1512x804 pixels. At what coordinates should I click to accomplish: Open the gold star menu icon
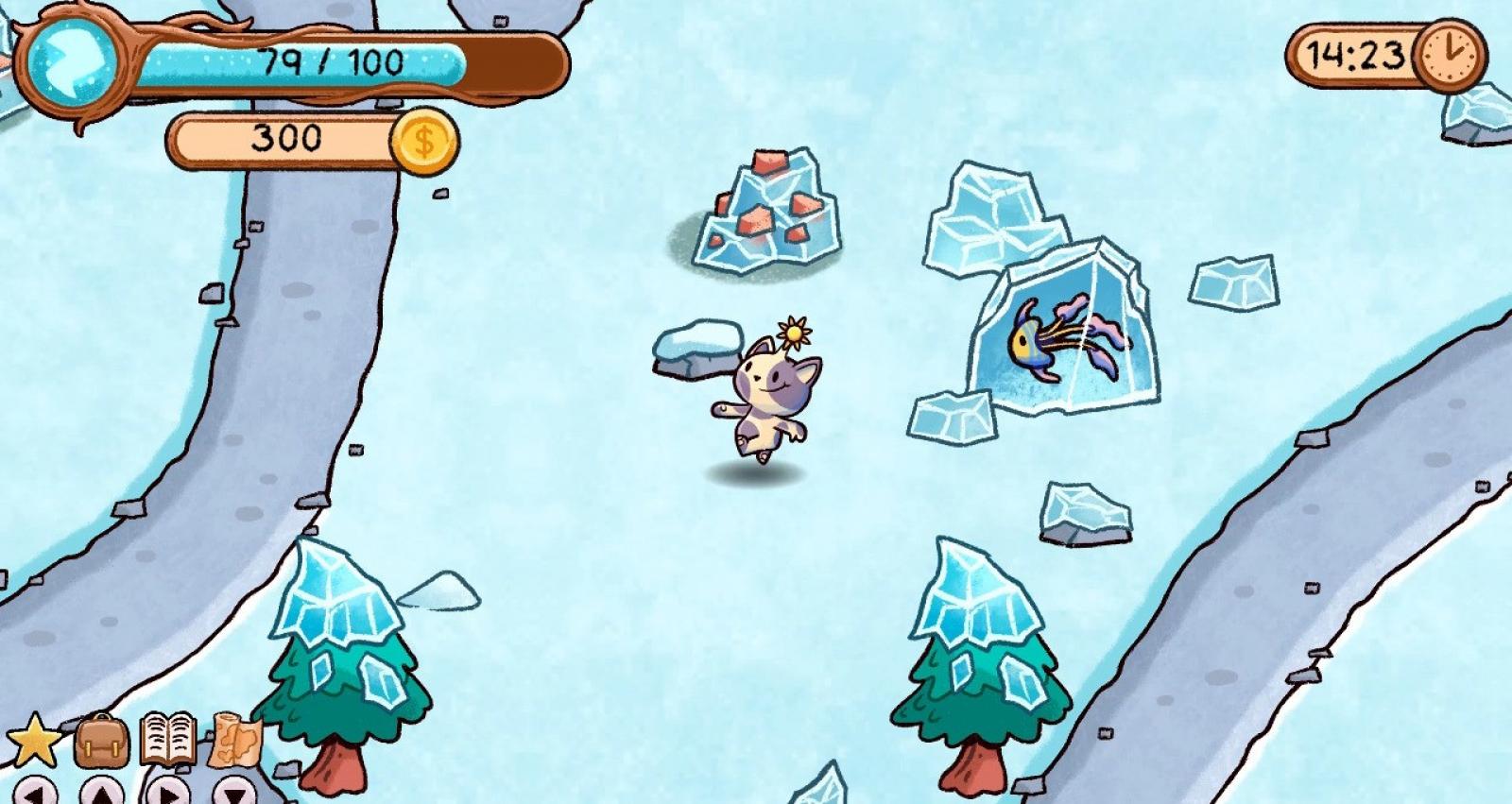(x=34, y=740)
